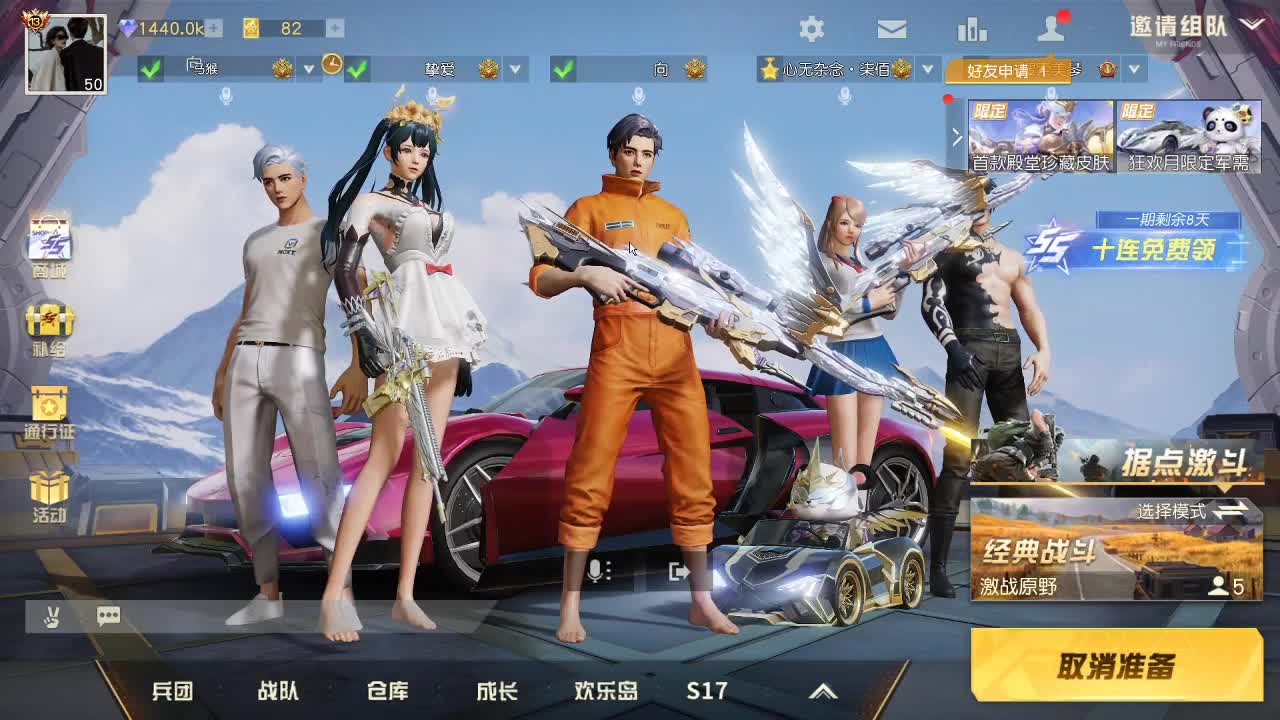Open the mail inbox icon

(891, 29)
